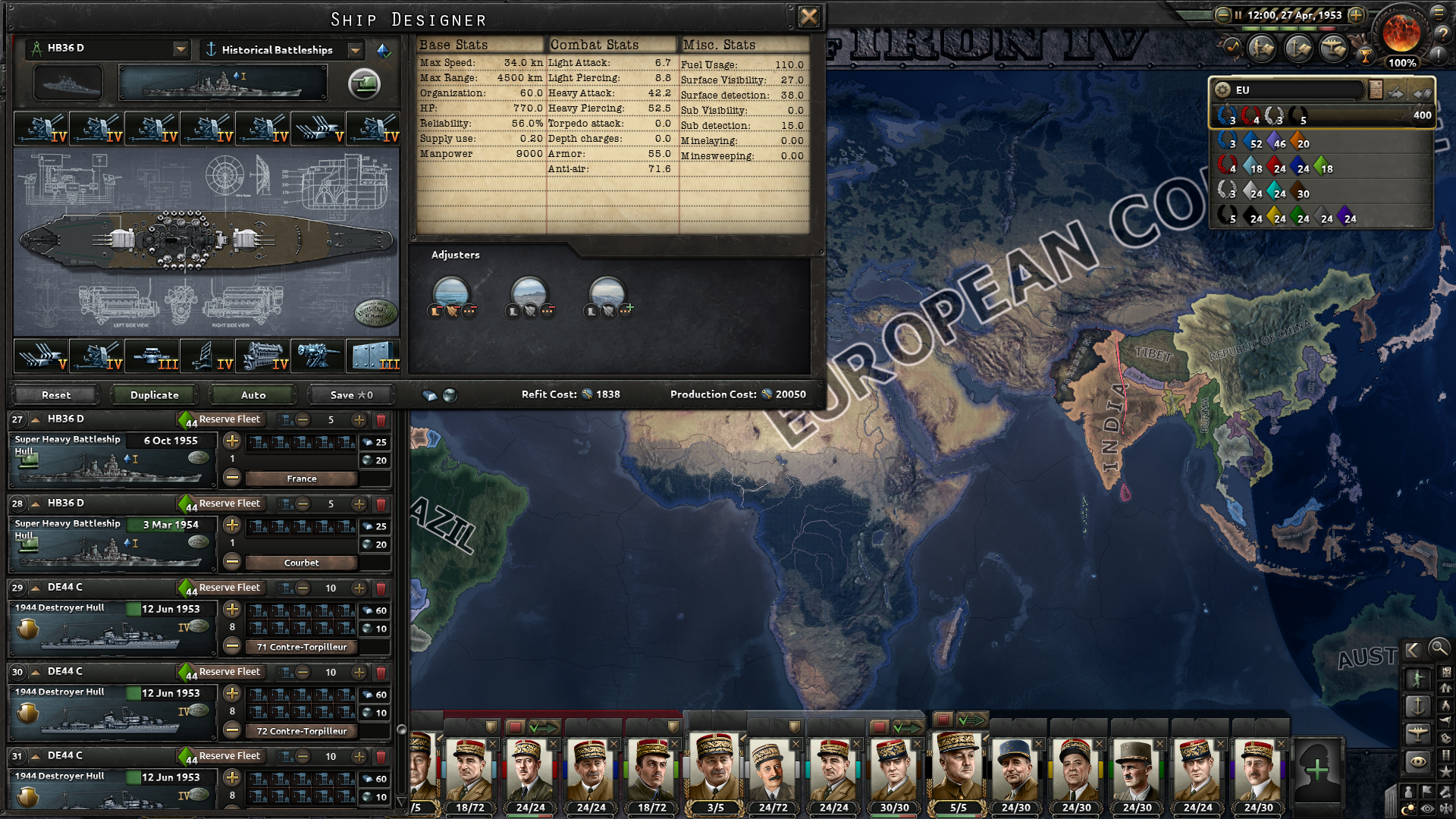Toggle Reserve Fleet for the HB36 D line

230,419
